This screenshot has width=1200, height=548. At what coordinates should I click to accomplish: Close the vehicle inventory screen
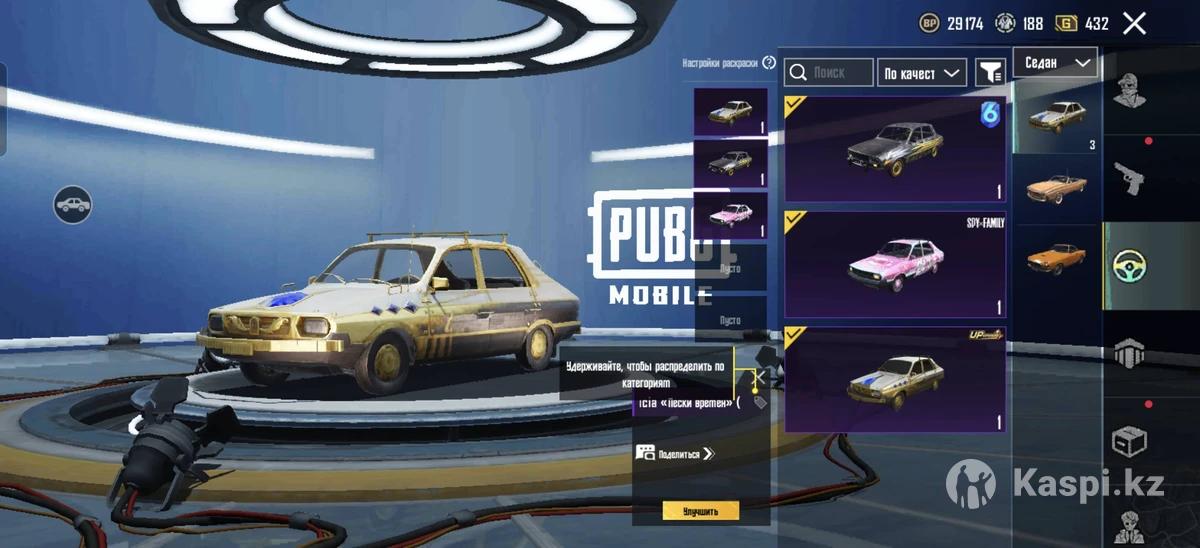(1134, 24)
